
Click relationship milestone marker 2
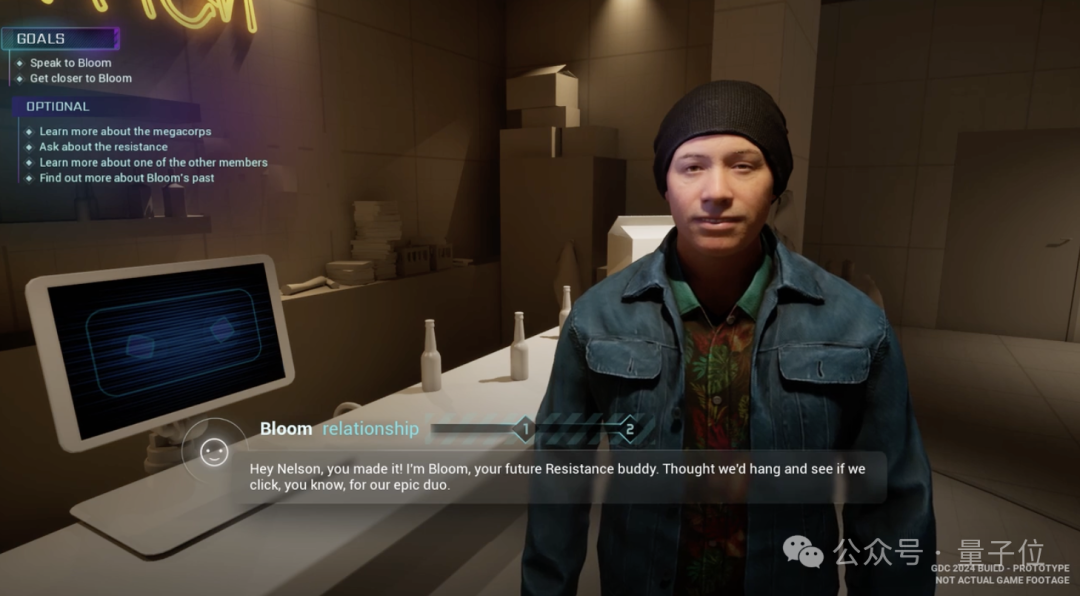click(629, 430)
